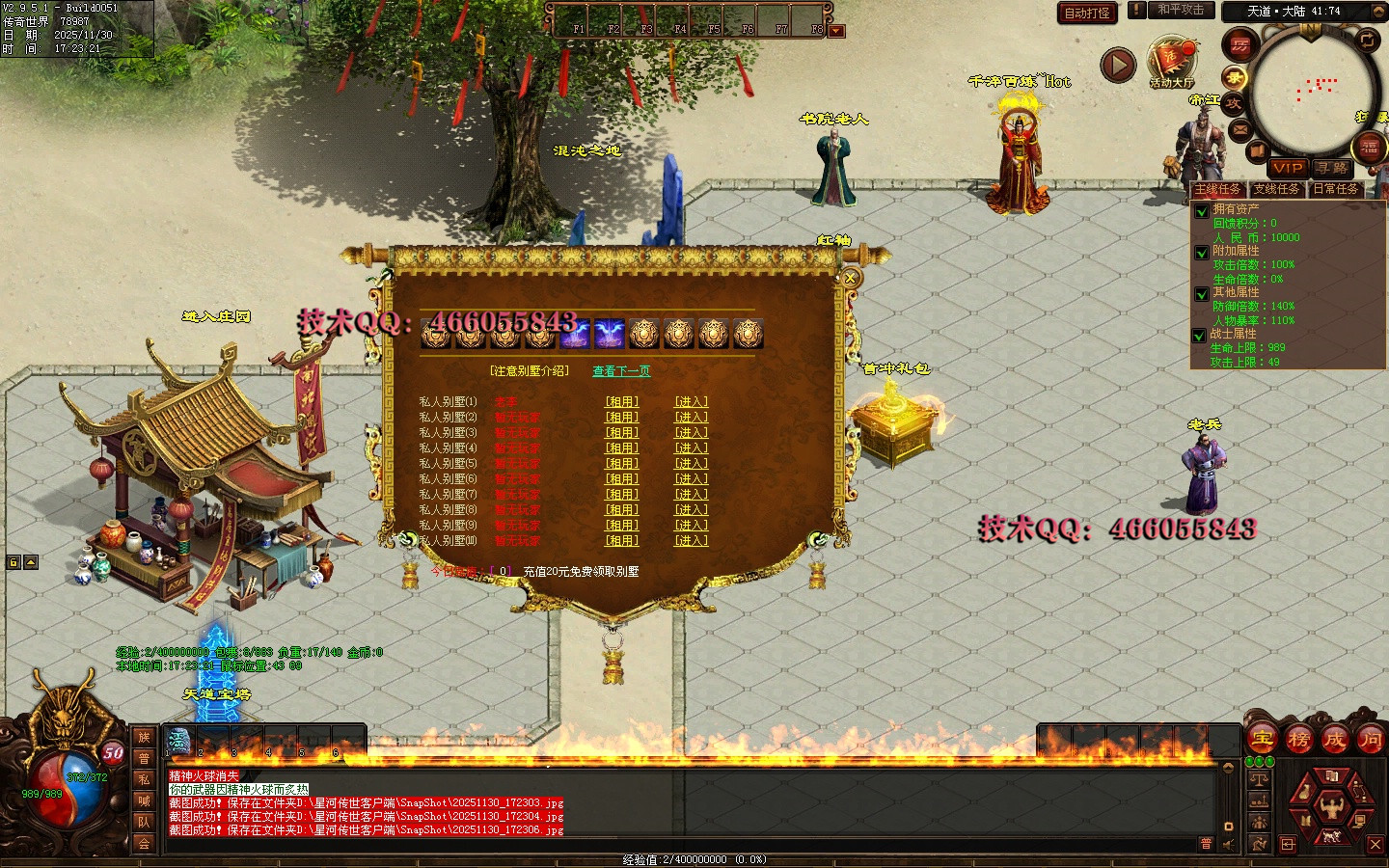Click the minimap refresh arrows button
Viewport: 1389px width, 868px height.
coord(1368,40)
